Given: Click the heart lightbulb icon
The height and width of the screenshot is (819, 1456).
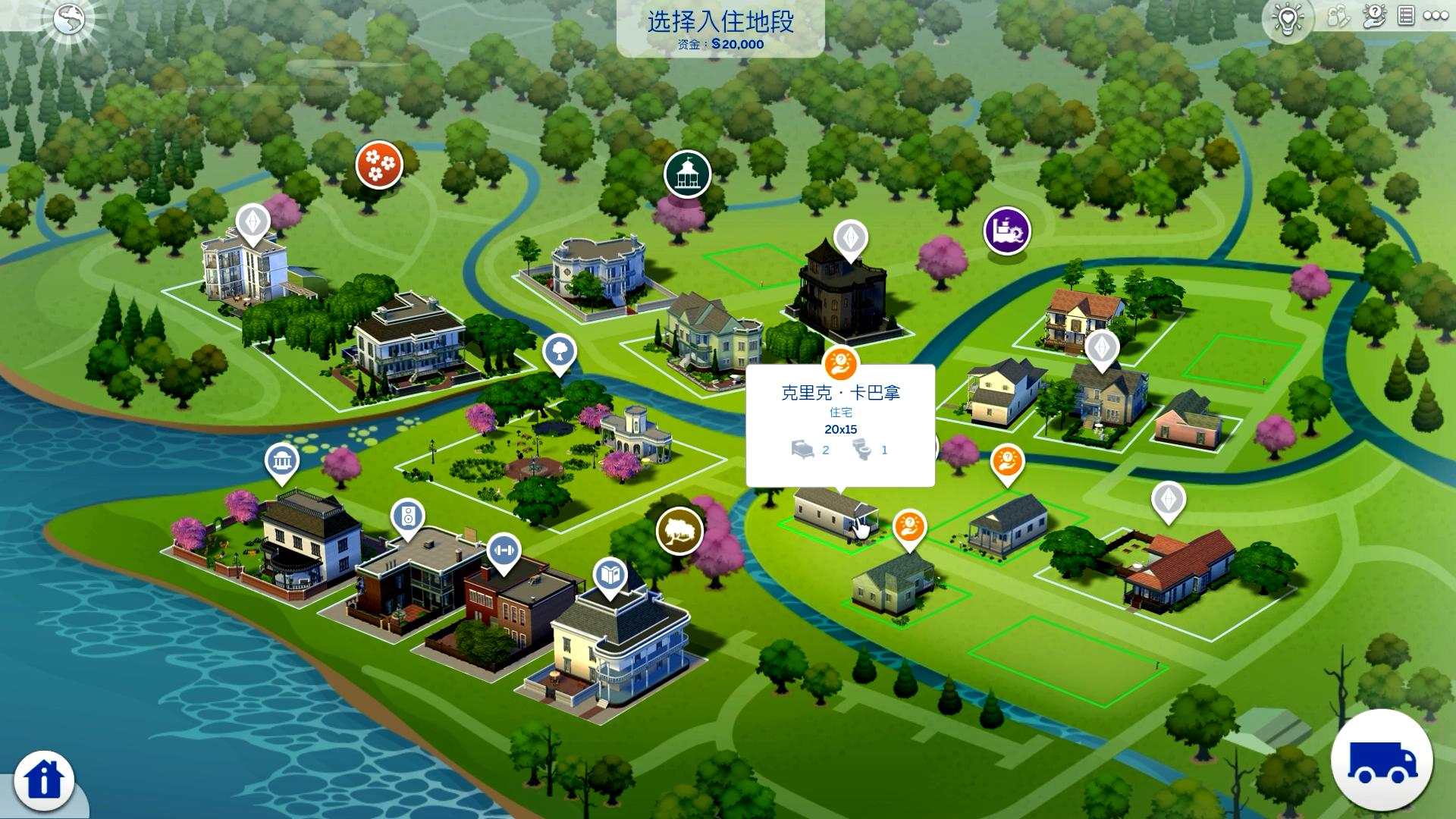Looking at the screenshot, I should (x=1288, y=19).
